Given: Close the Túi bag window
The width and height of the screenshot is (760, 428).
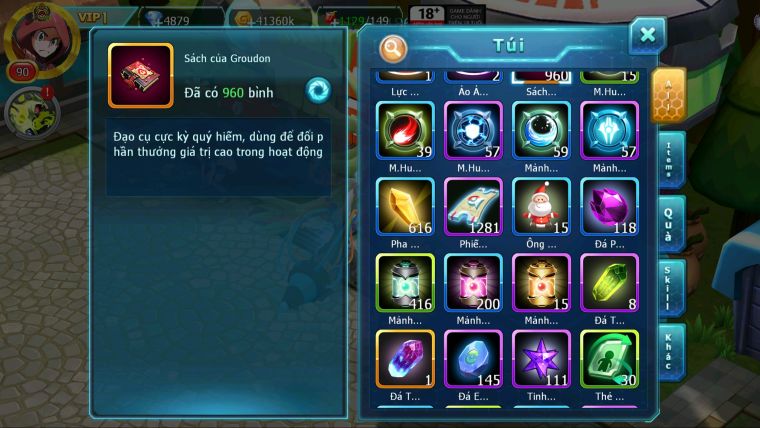Looking at the screenshot, I should tap(647, 36).
